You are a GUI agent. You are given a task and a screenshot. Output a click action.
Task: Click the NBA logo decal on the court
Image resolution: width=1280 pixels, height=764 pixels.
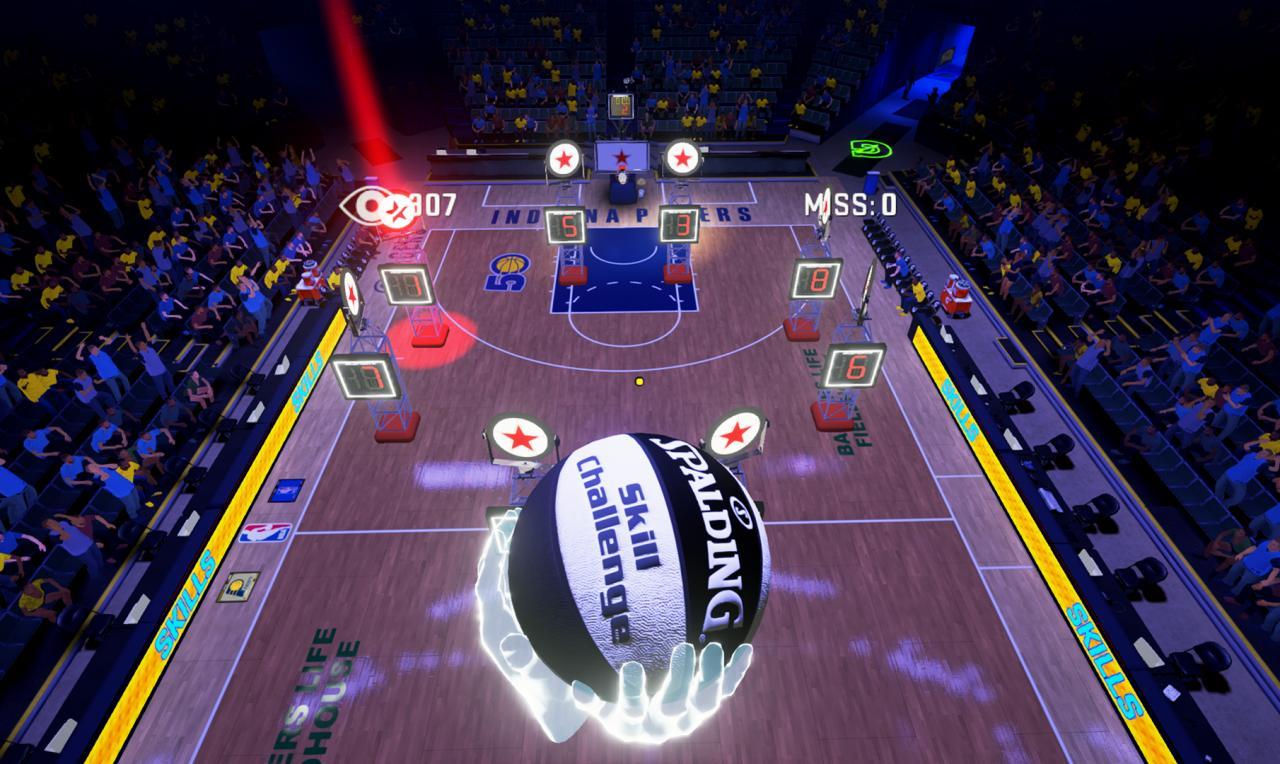tap(264, 534)
